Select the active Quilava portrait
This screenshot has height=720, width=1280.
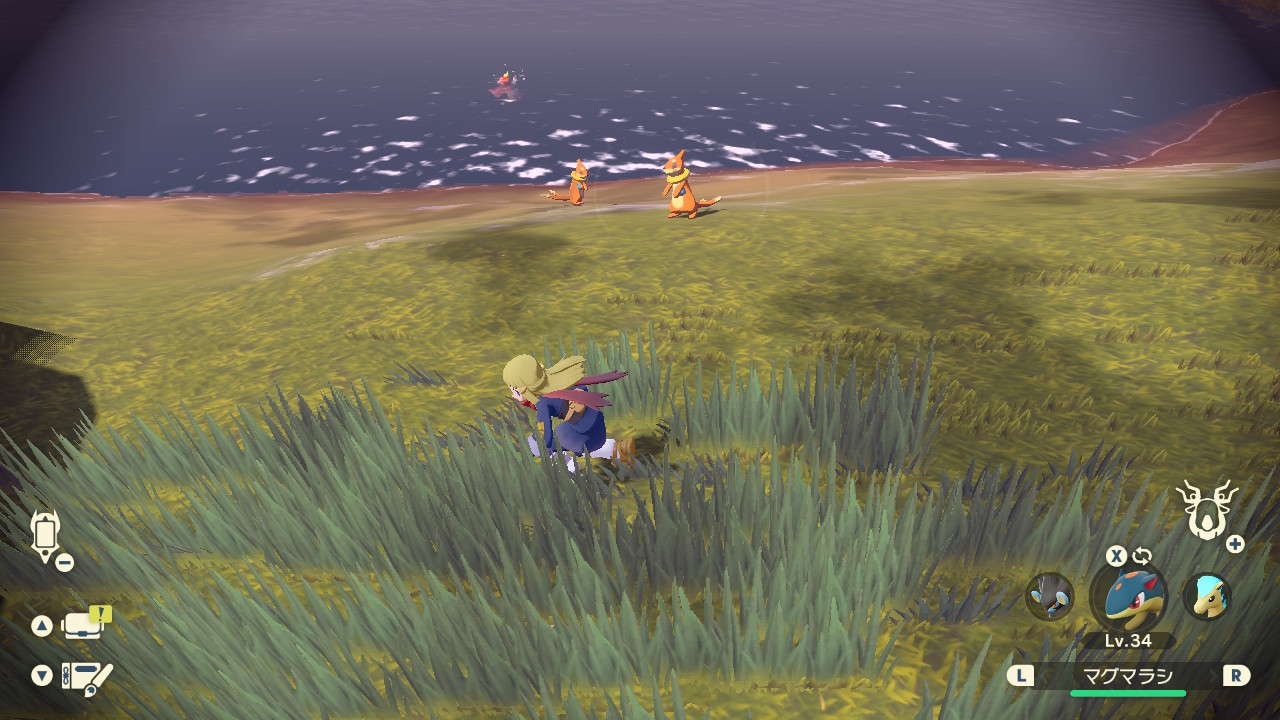(1128, 596)
